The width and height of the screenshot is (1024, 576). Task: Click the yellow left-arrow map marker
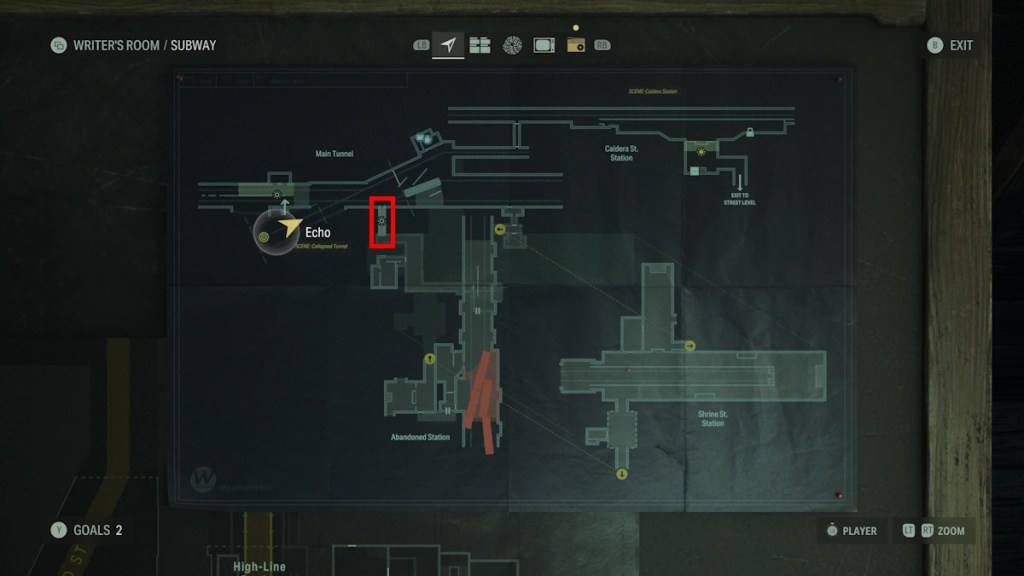(500, 229)
